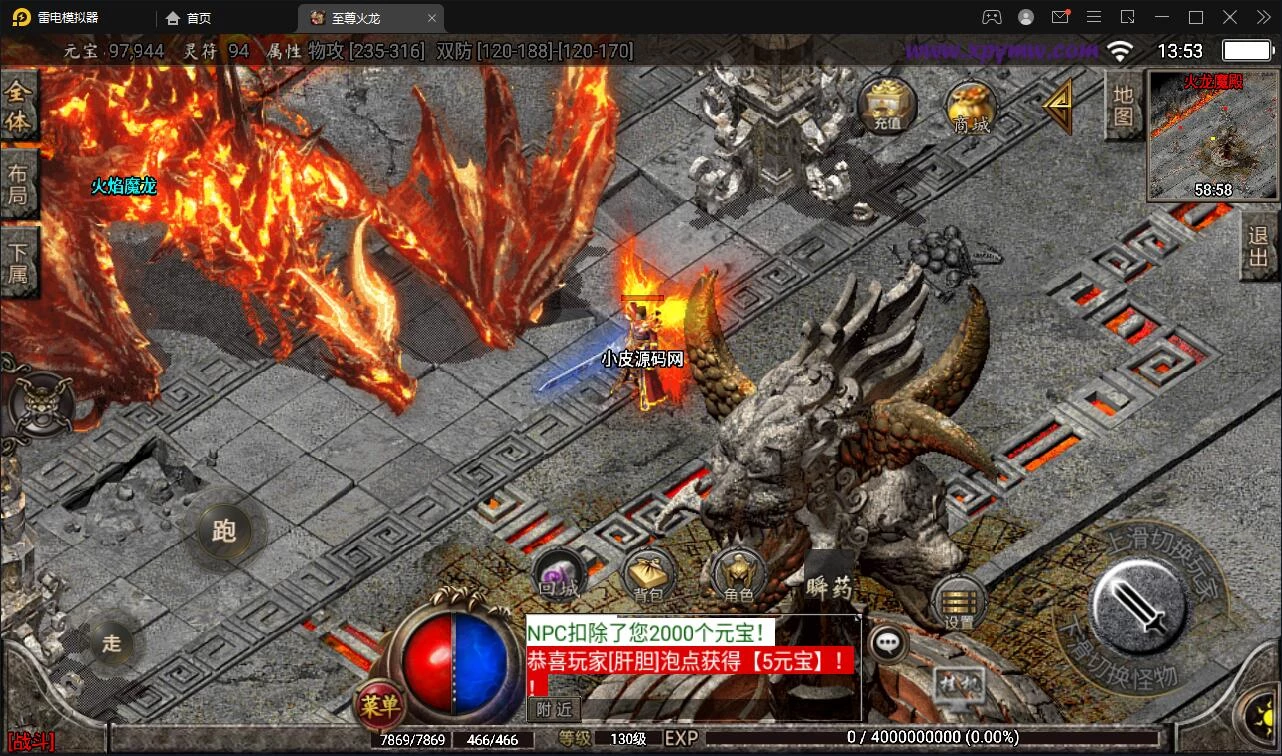Exit via the 退出 button
Viewport: 1282px width, 756px height.
[x=1259, y=247]
